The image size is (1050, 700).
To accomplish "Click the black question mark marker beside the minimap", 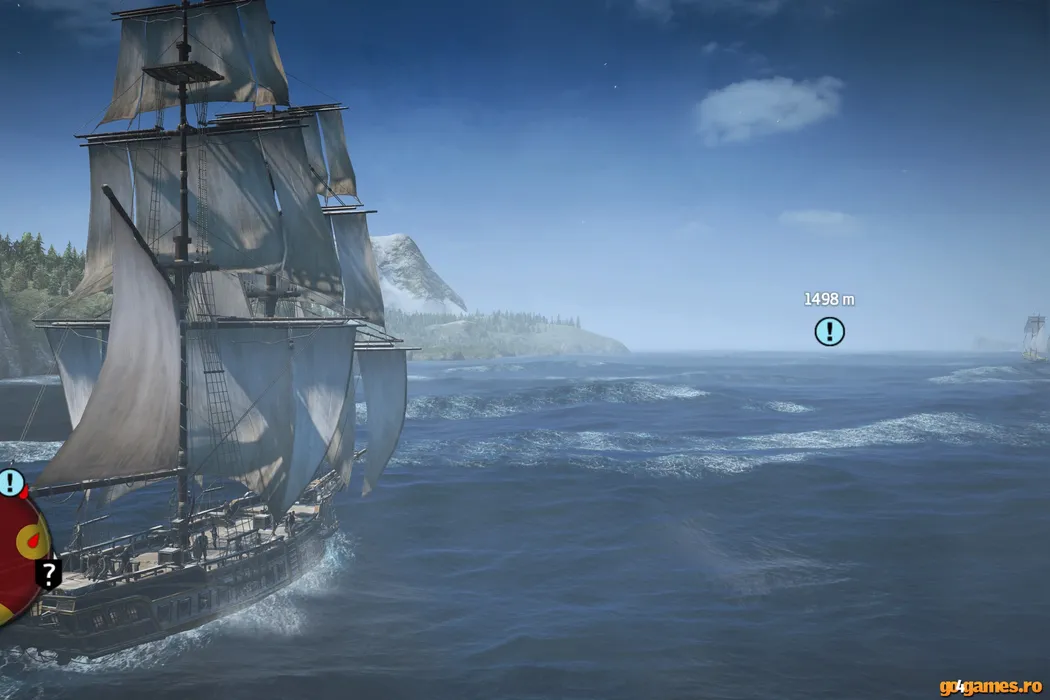I will click(x=48, y=573).
